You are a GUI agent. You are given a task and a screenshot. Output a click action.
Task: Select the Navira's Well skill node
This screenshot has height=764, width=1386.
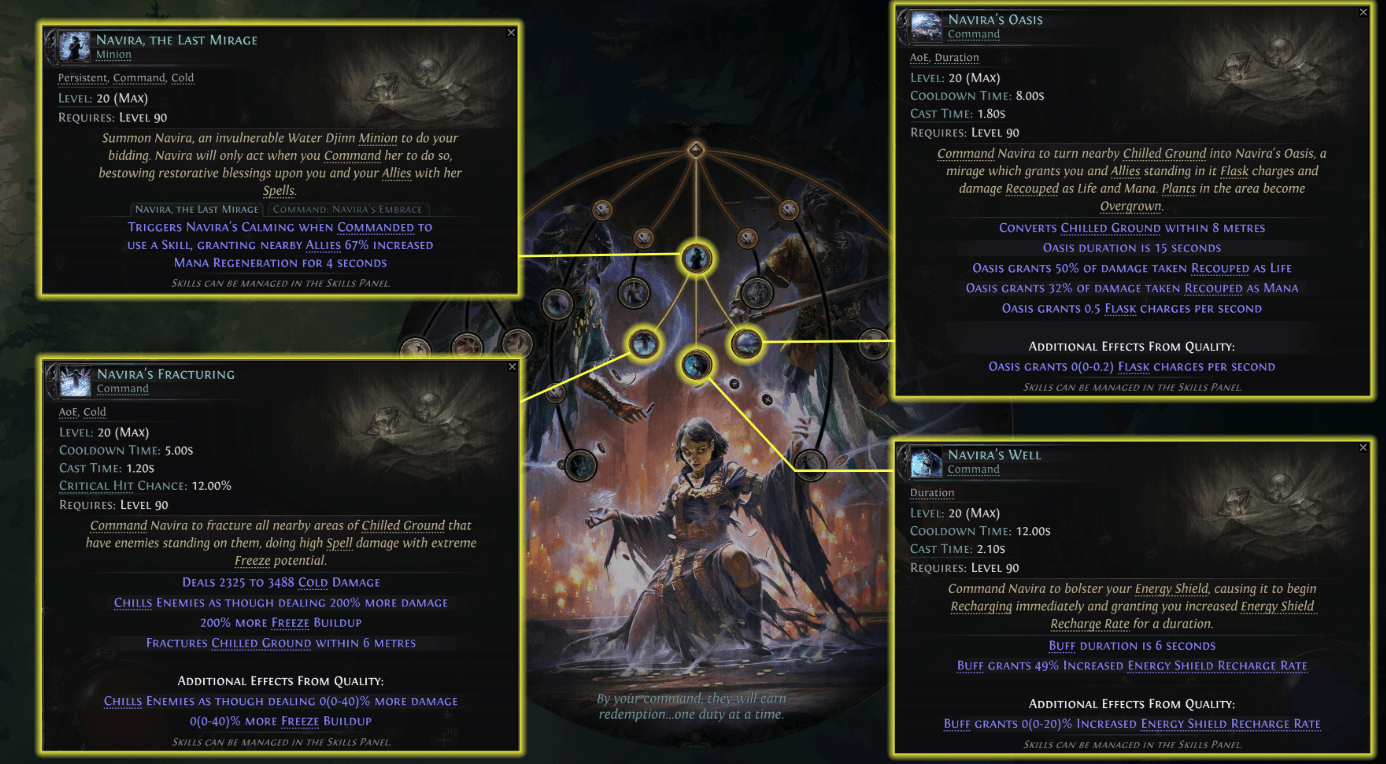tap(695, 365)
